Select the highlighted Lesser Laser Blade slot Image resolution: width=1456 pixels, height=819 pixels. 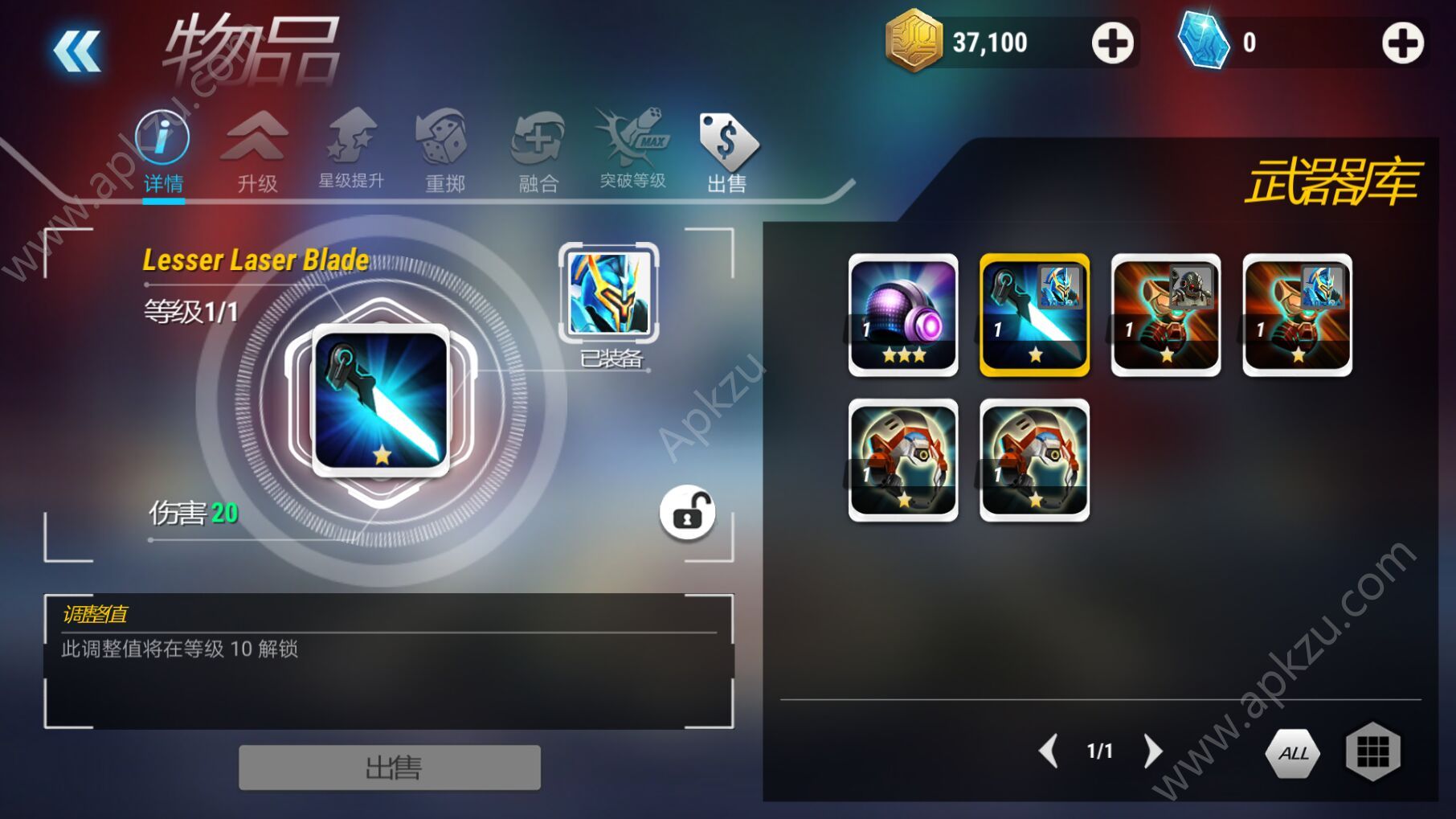1035,315
